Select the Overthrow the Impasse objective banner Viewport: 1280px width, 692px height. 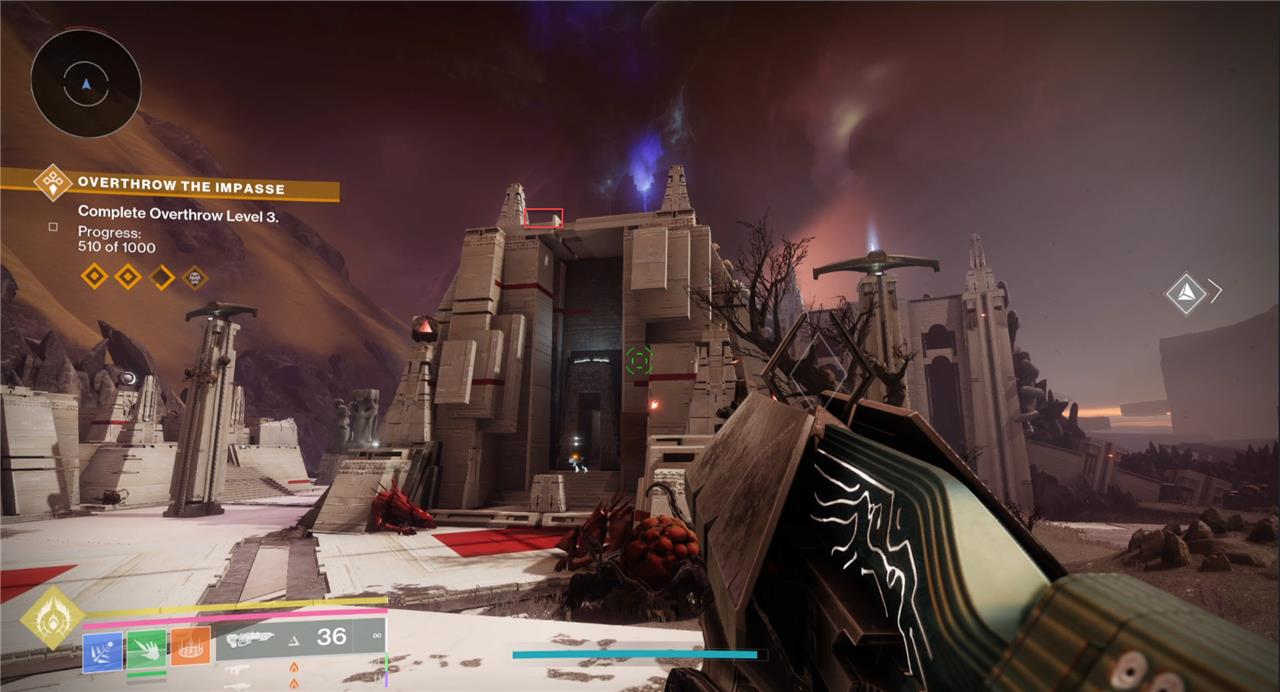click(180, 186)
